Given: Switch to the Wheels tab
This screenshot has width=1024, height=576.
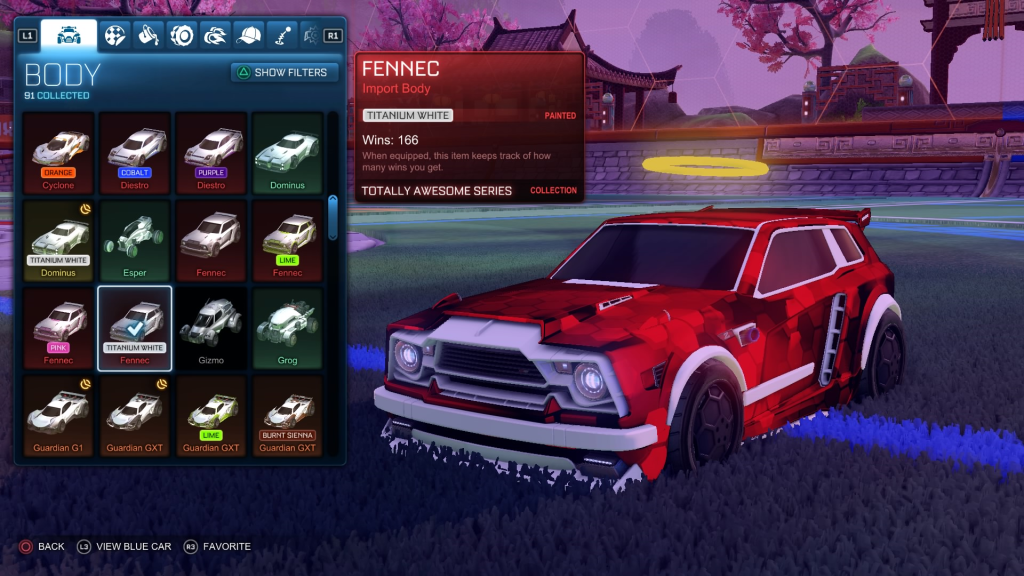Looking at the screenshot, I should tap(182, 36).
